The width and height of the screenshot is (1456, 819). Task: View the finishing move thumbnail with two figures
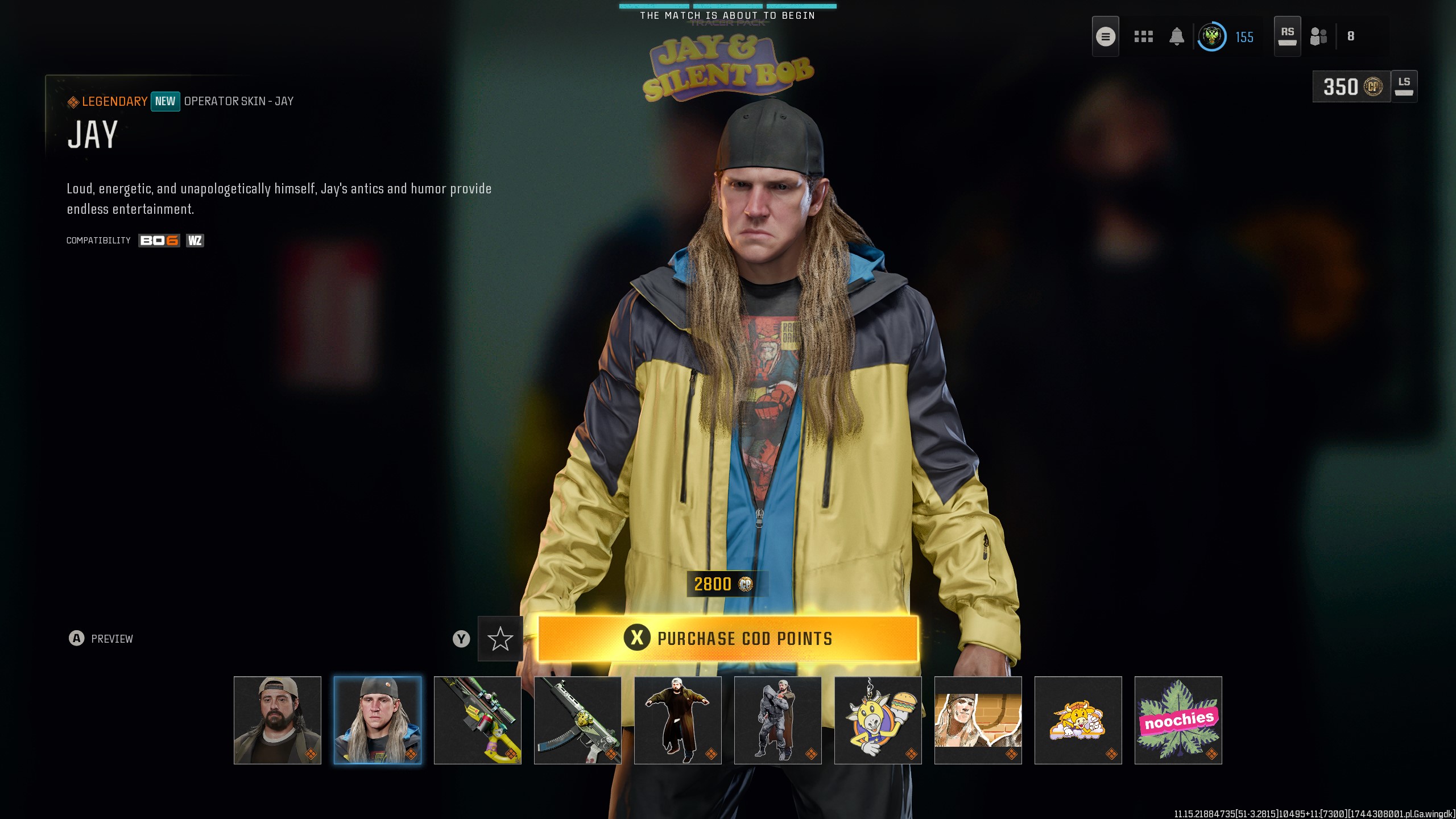pos(778,720)
